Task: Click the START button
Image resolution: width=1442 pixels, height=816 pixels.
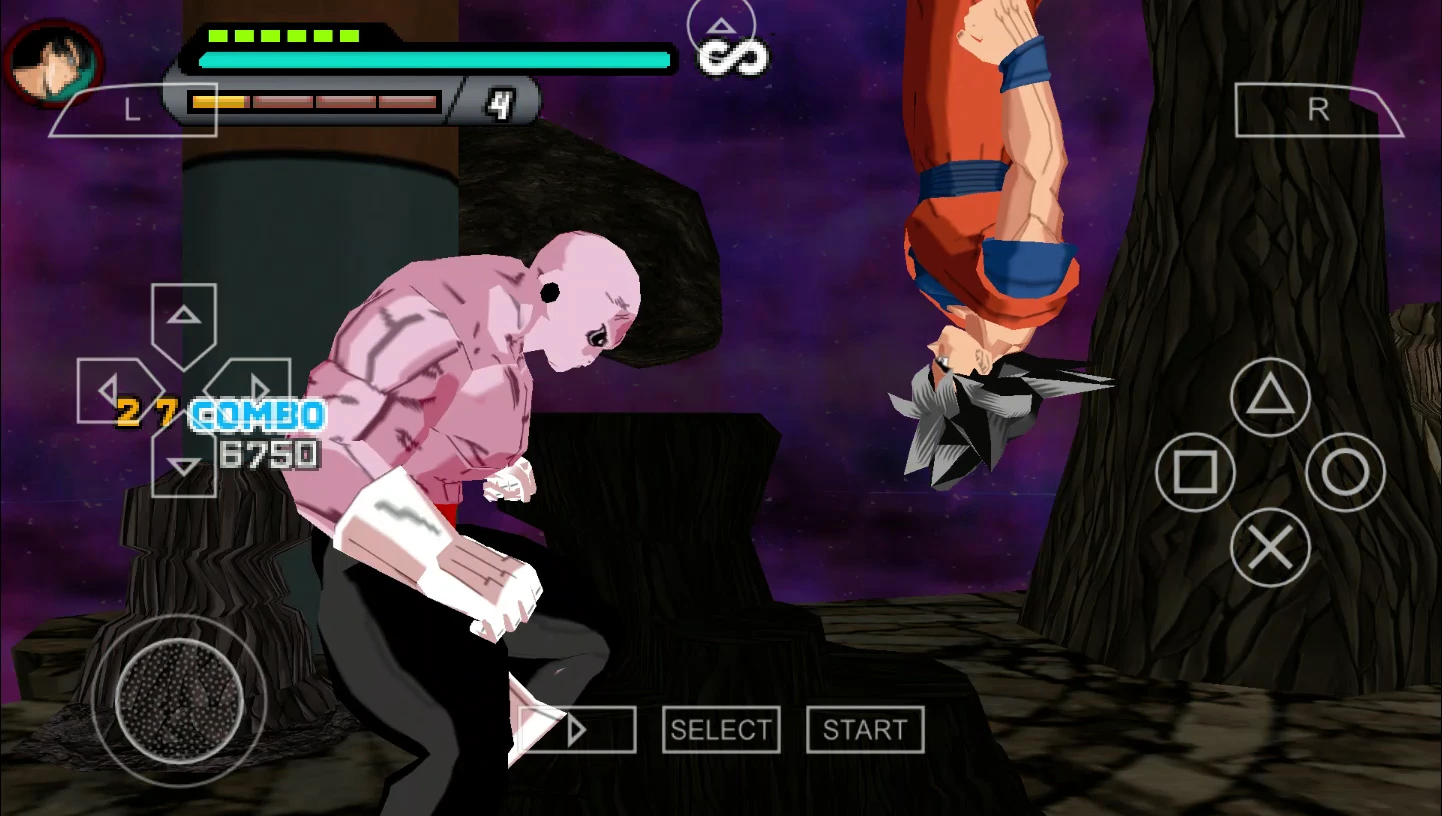Action: pos(865,730)
